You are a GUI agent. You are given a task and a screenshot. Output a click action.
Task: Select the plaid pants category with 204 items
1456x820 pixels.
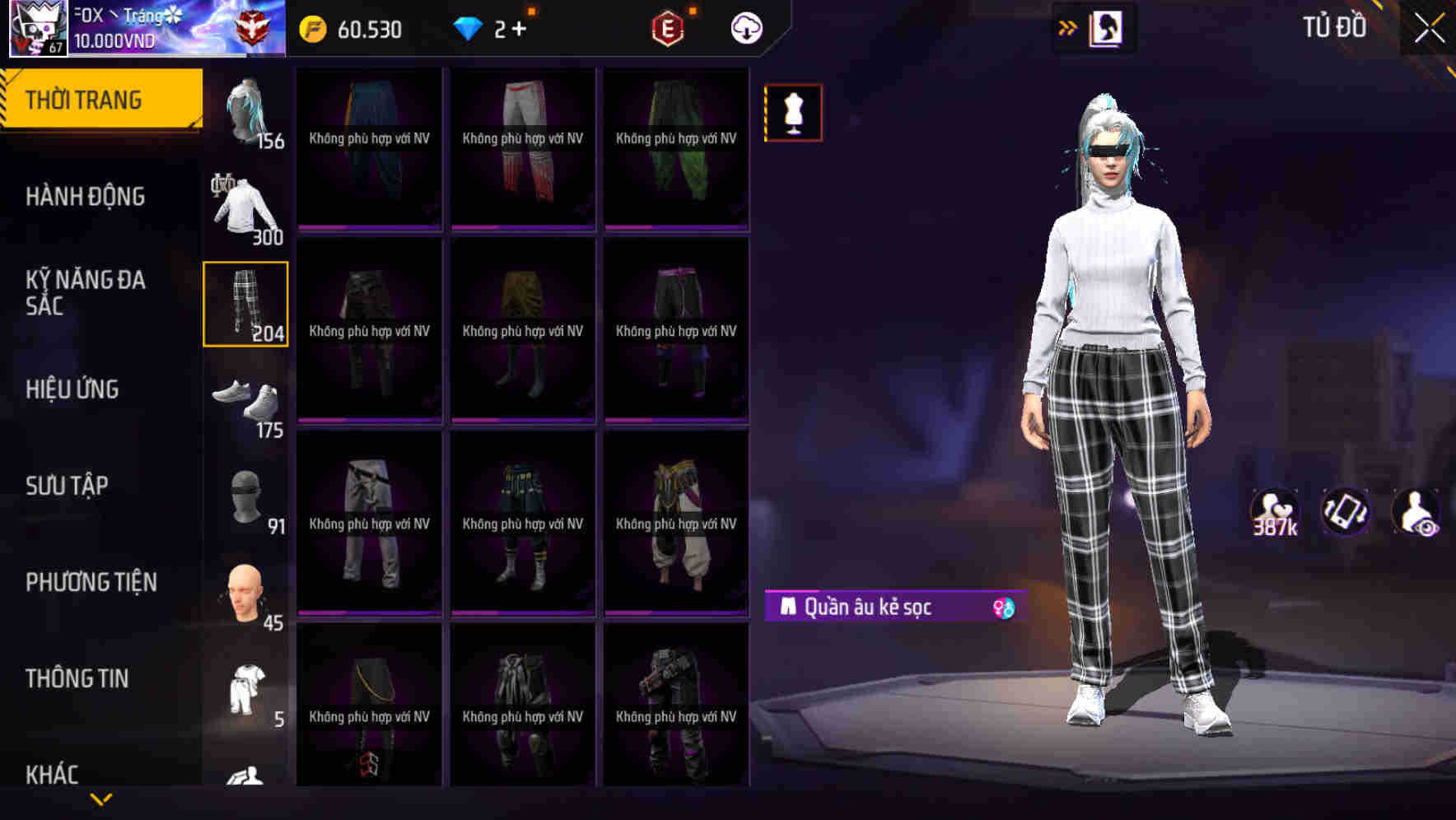pyautogui.click(x=246, y=305)
